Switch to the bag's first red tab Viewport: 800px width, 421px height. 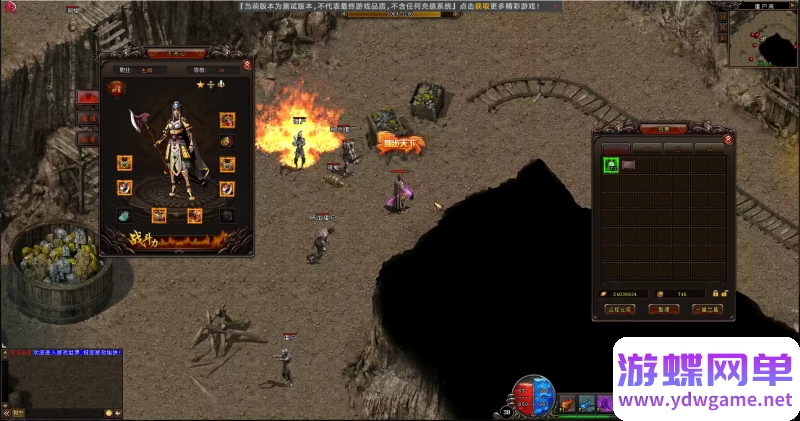[x=616, y=148]
